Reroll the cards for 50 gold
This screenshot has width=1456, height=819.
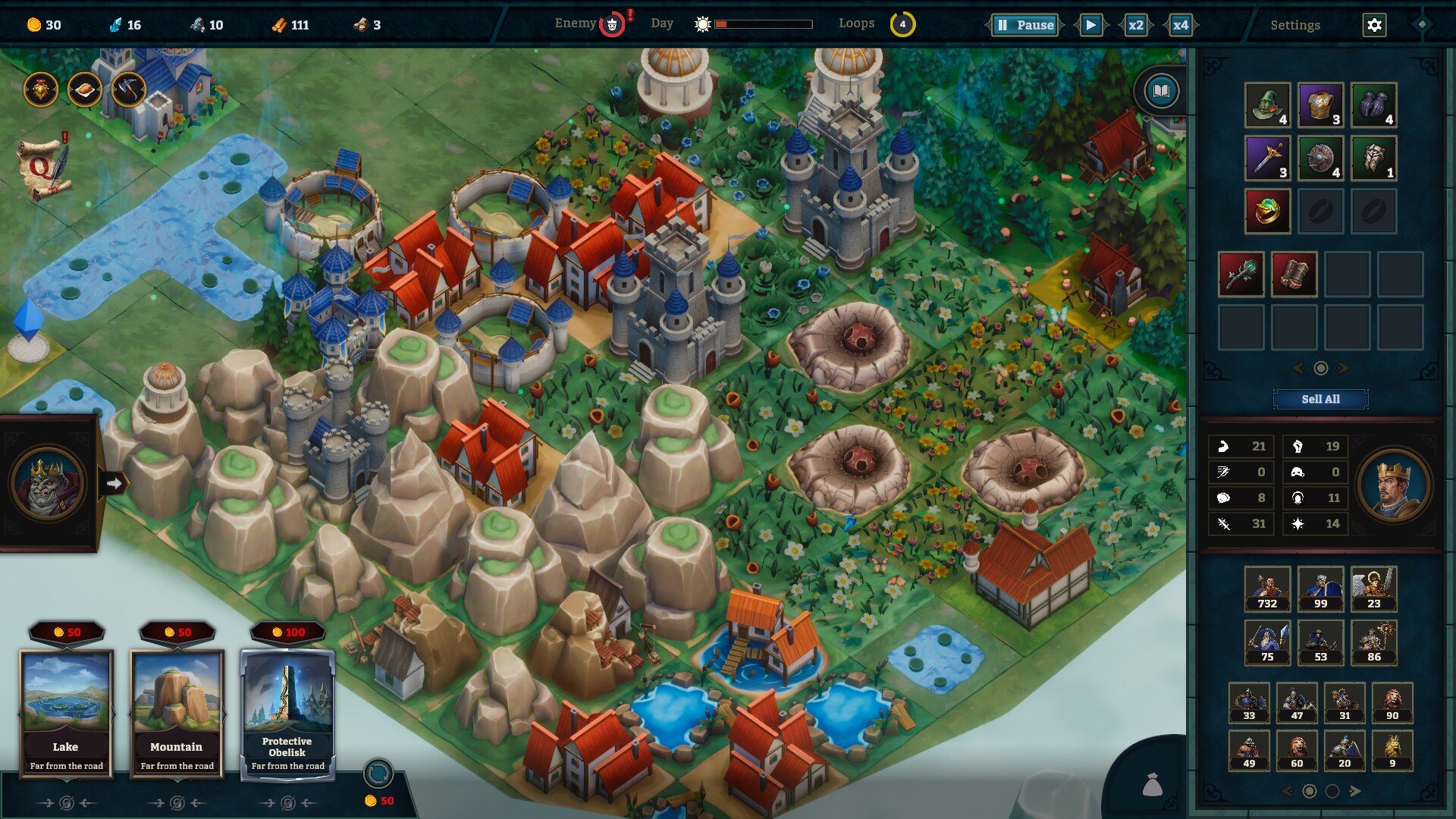click(378, 775)
